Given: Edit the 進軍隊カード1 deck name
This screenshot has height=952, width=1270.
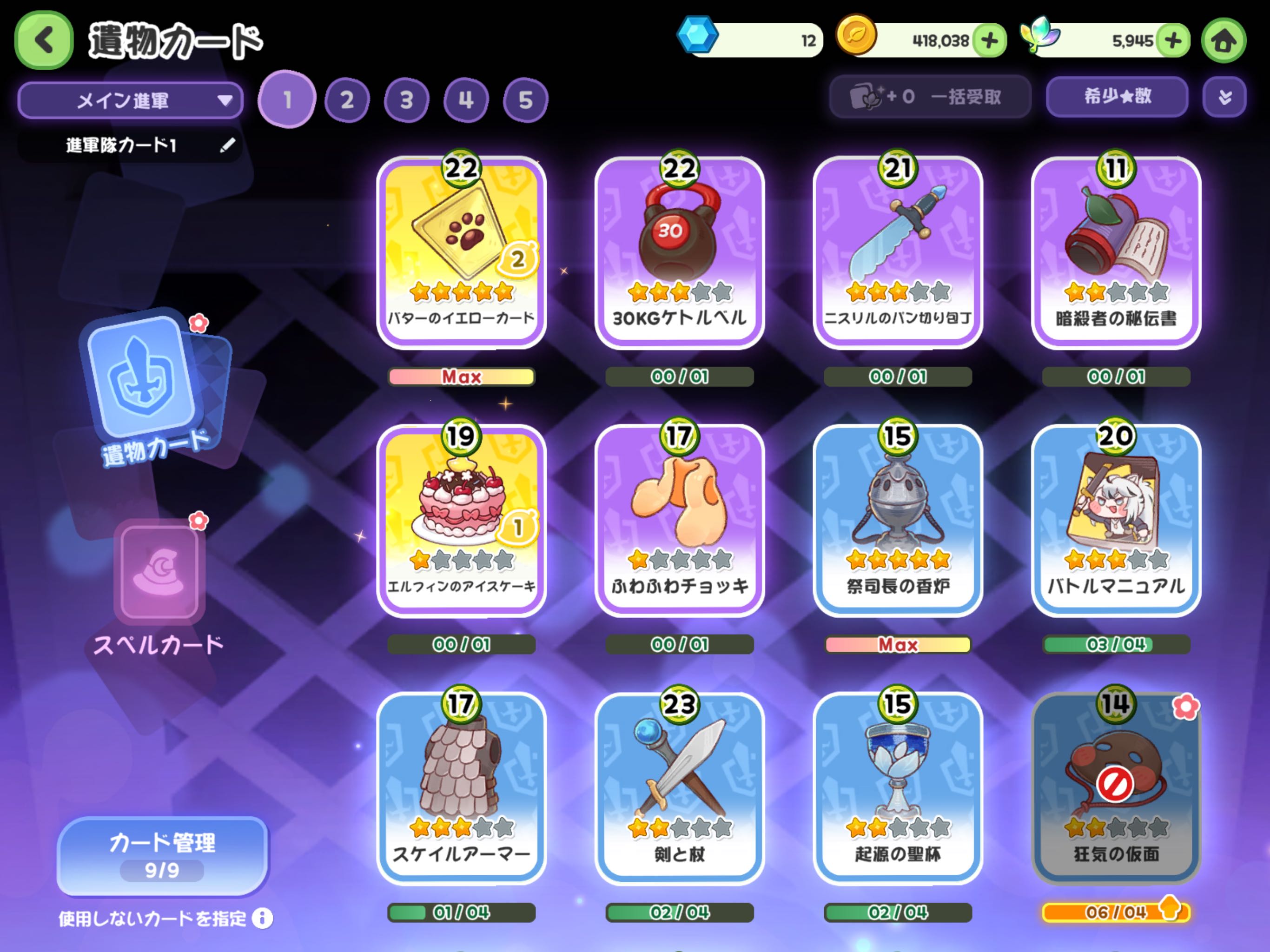Looking at the screenshot, I should pyautogui.click(x=227, y=145).
